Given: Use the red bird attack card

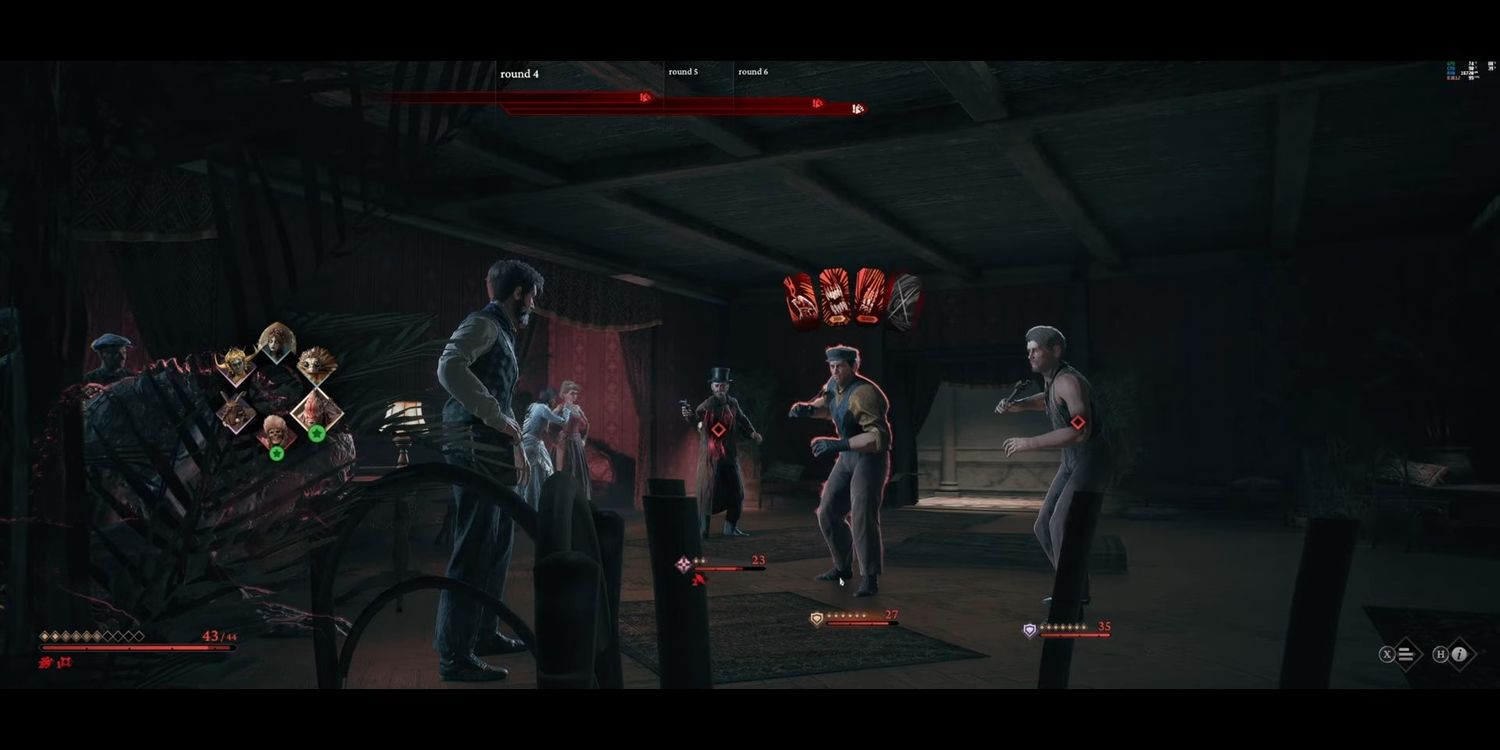Looking at the screenshot, I should 800,298.
